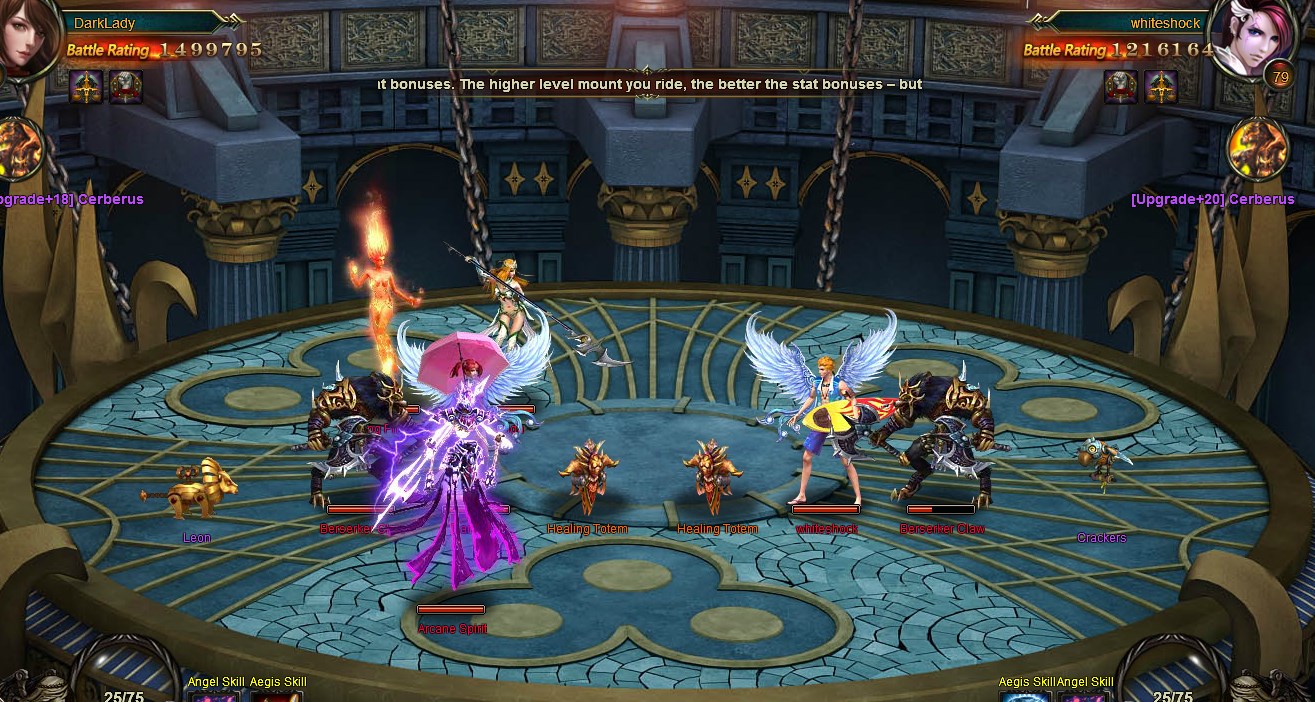Click whiteshock's Aegis Skill icon
The image size is (1315, 702).
[1026, 696]
